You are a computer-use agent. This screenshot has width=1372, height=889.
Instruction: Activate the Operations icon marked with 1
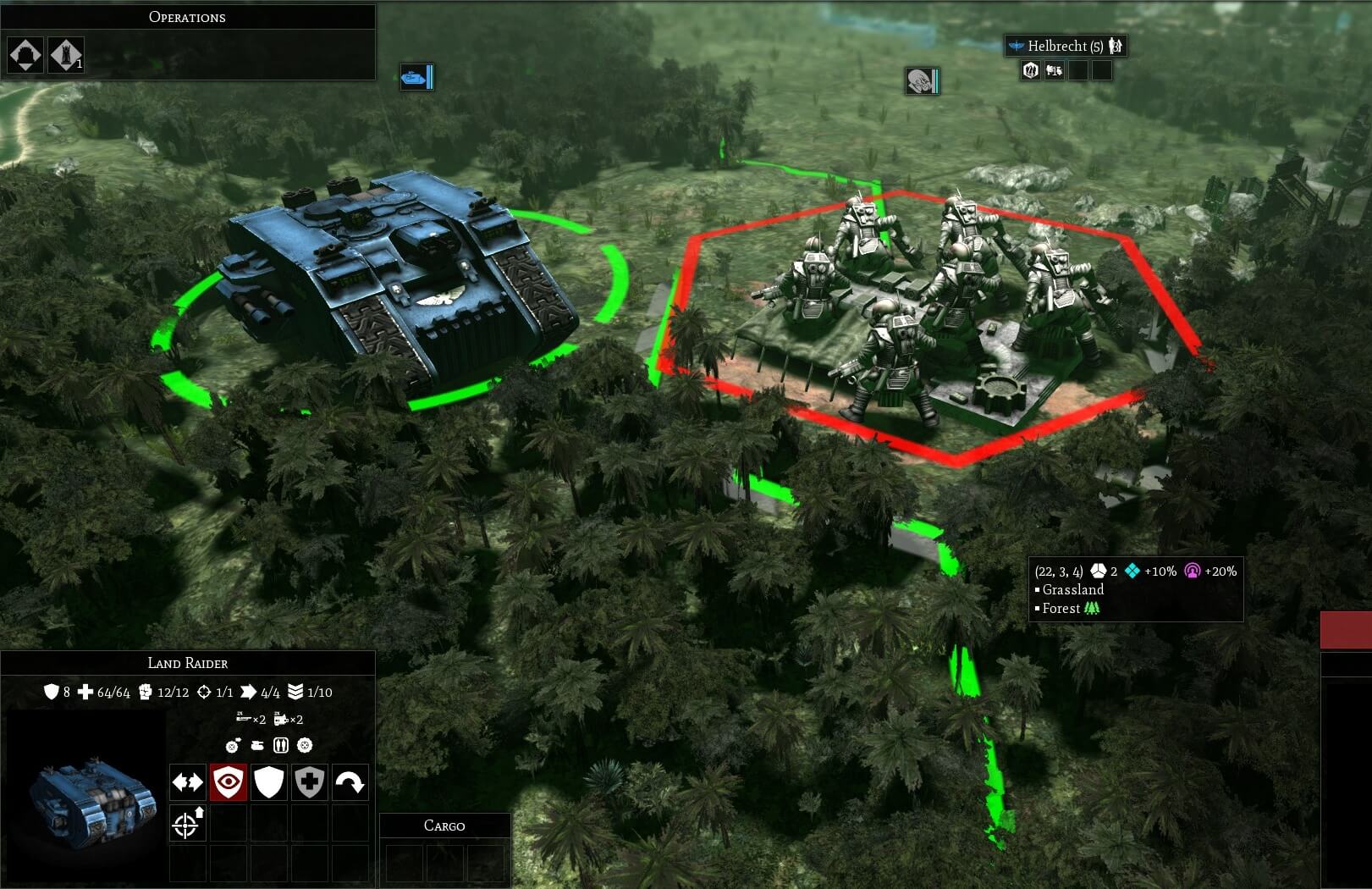point(65,56)
